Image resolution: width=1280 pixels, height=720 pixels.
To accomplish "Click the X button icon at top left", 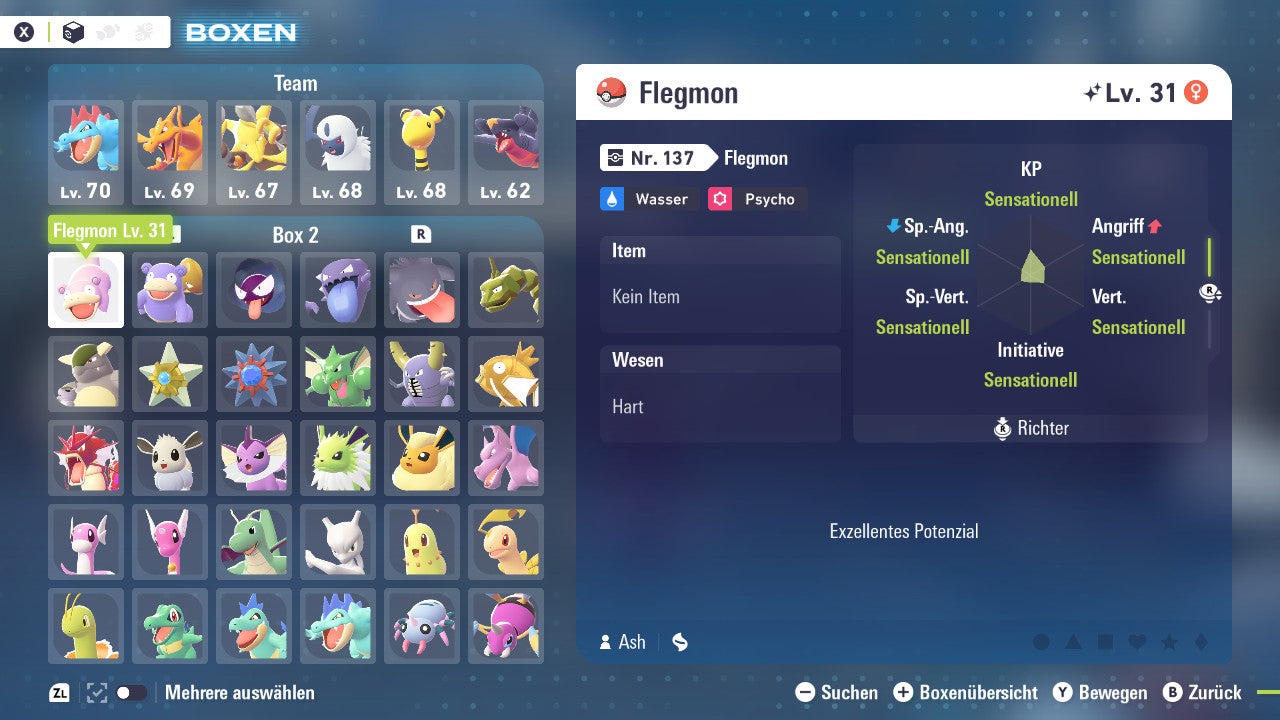I will point(24,31).
